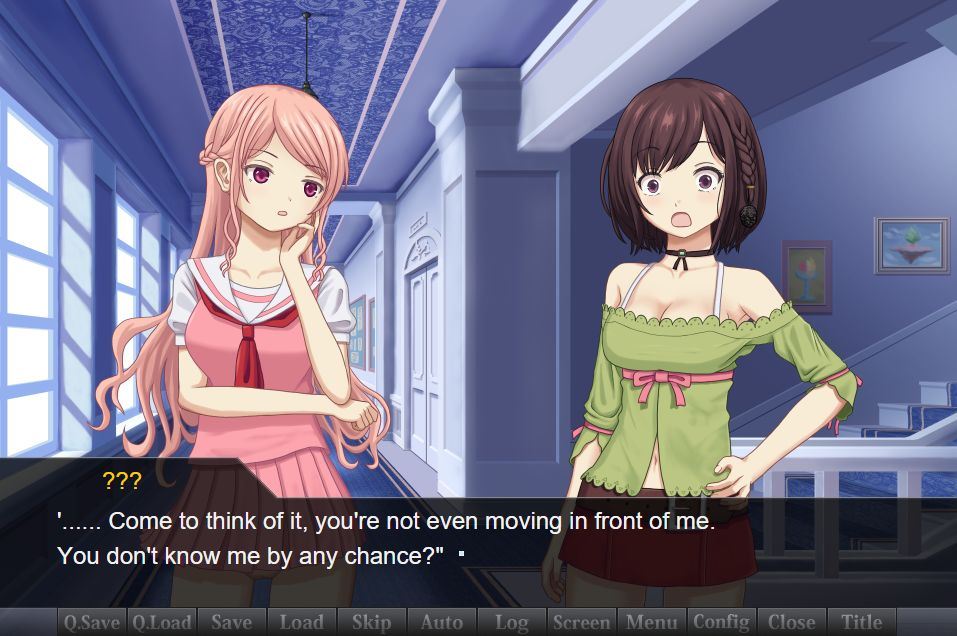Activate Skip to fast-forward dialogue
The image size is (957, 636).
(x=372, y=622)
